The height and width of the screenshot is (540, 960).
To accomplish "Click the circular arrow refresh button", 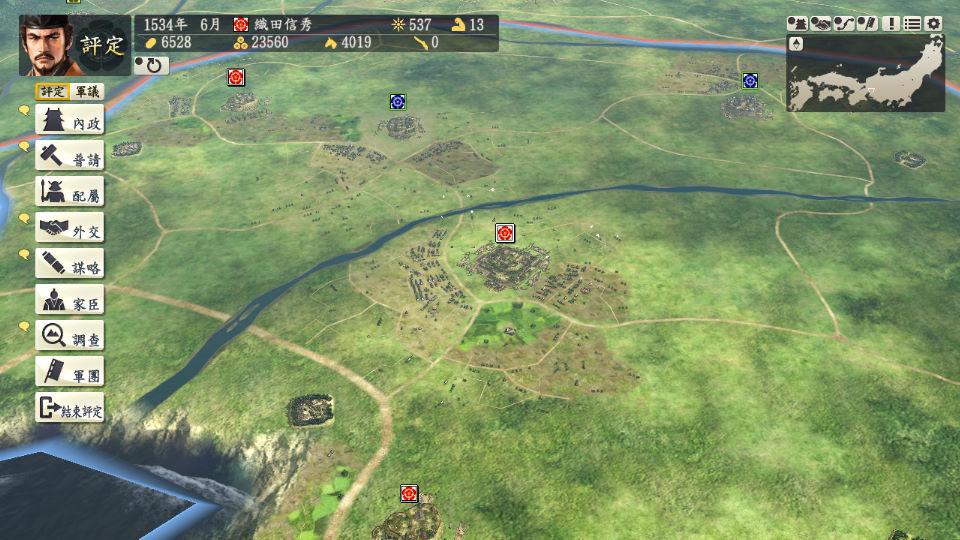I will (152, 65).
